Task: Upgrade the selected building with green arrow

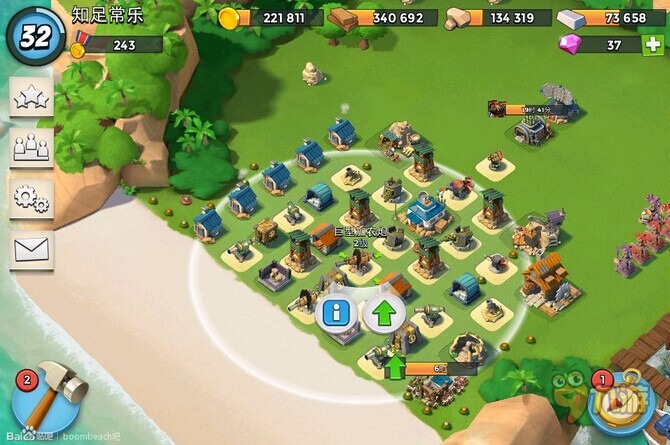Action: 383,313
